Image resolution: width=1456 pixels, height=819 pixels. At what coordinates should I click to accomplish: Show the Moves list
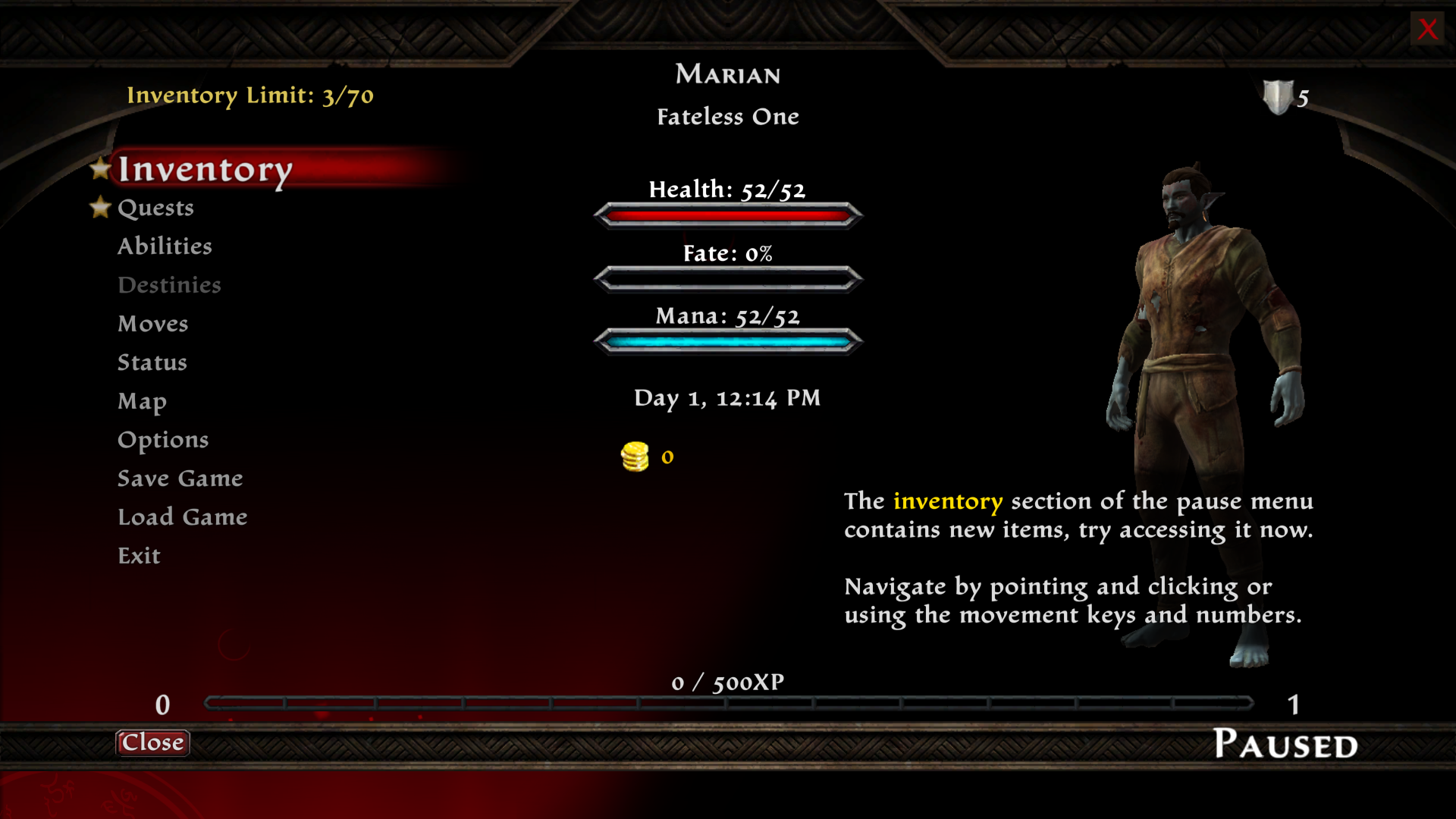coord(152,324)
